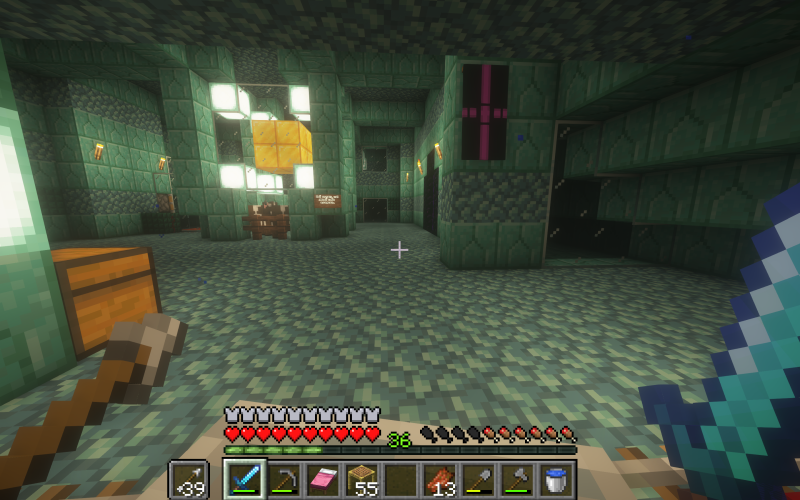Pick the raw meat stack of 13
This screenshot has width=800, height=500.
[x=440, y=481]
